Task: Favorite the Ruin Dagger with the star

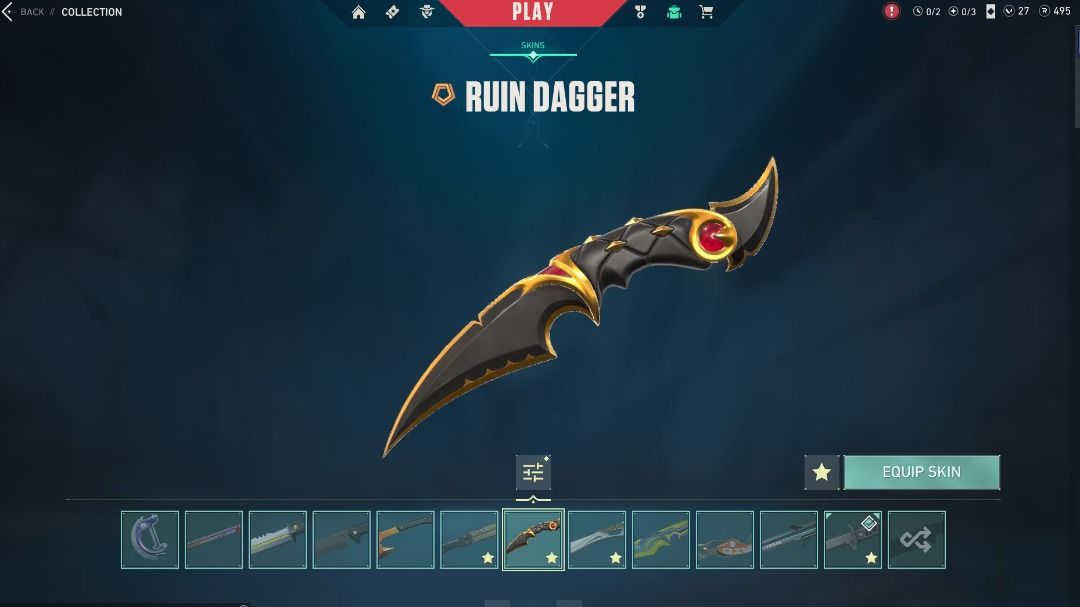Action: (821, 472)
